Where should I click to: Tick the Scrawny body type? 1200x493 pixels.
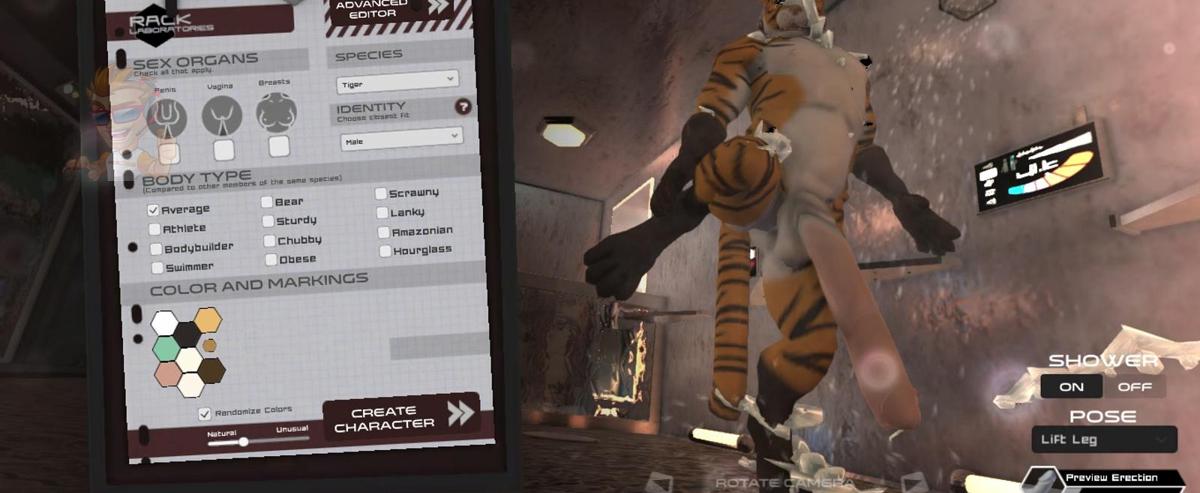(x=382, y=193)
